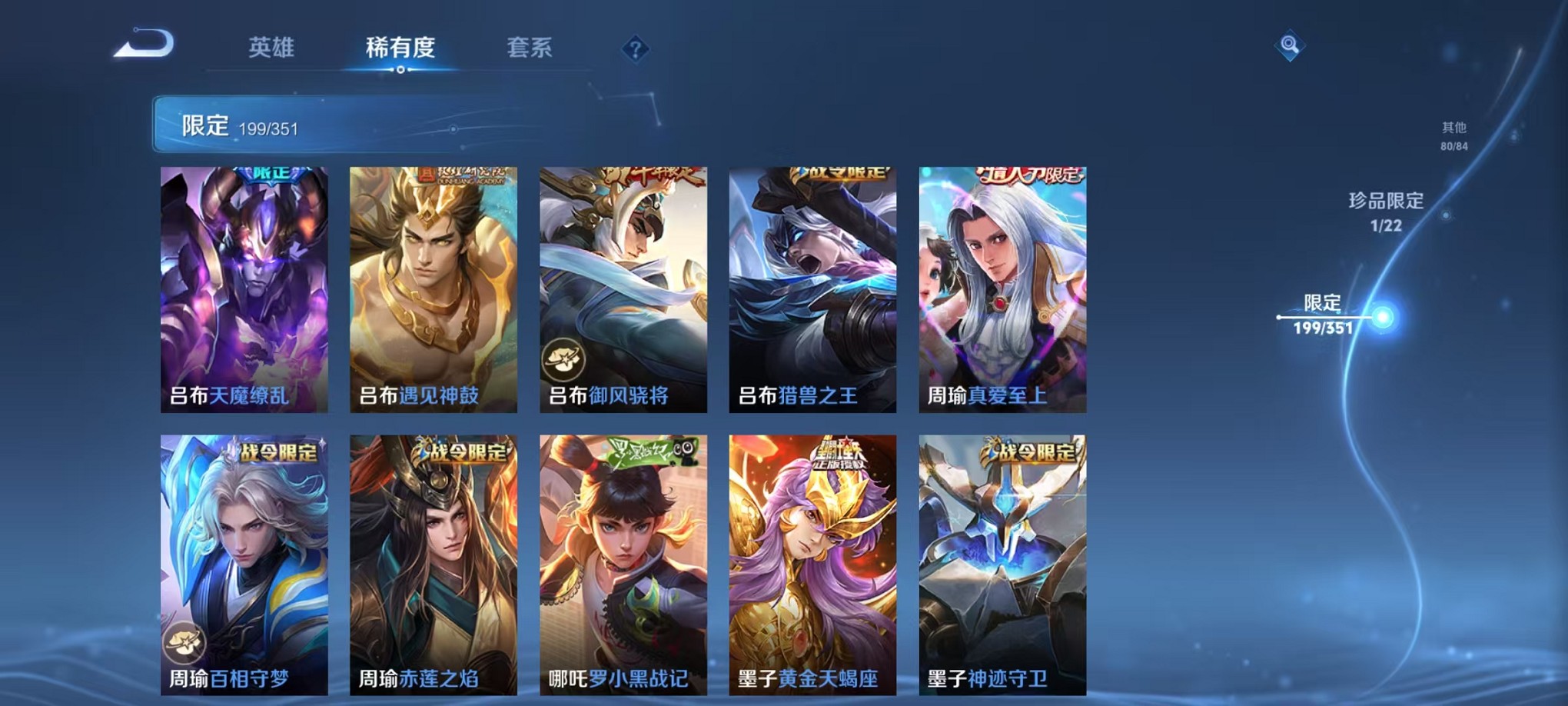This screenshot has height=706, width=1568.
Task: Open the help "?" icon beside the tabs
Action: [x=635, y=49]
